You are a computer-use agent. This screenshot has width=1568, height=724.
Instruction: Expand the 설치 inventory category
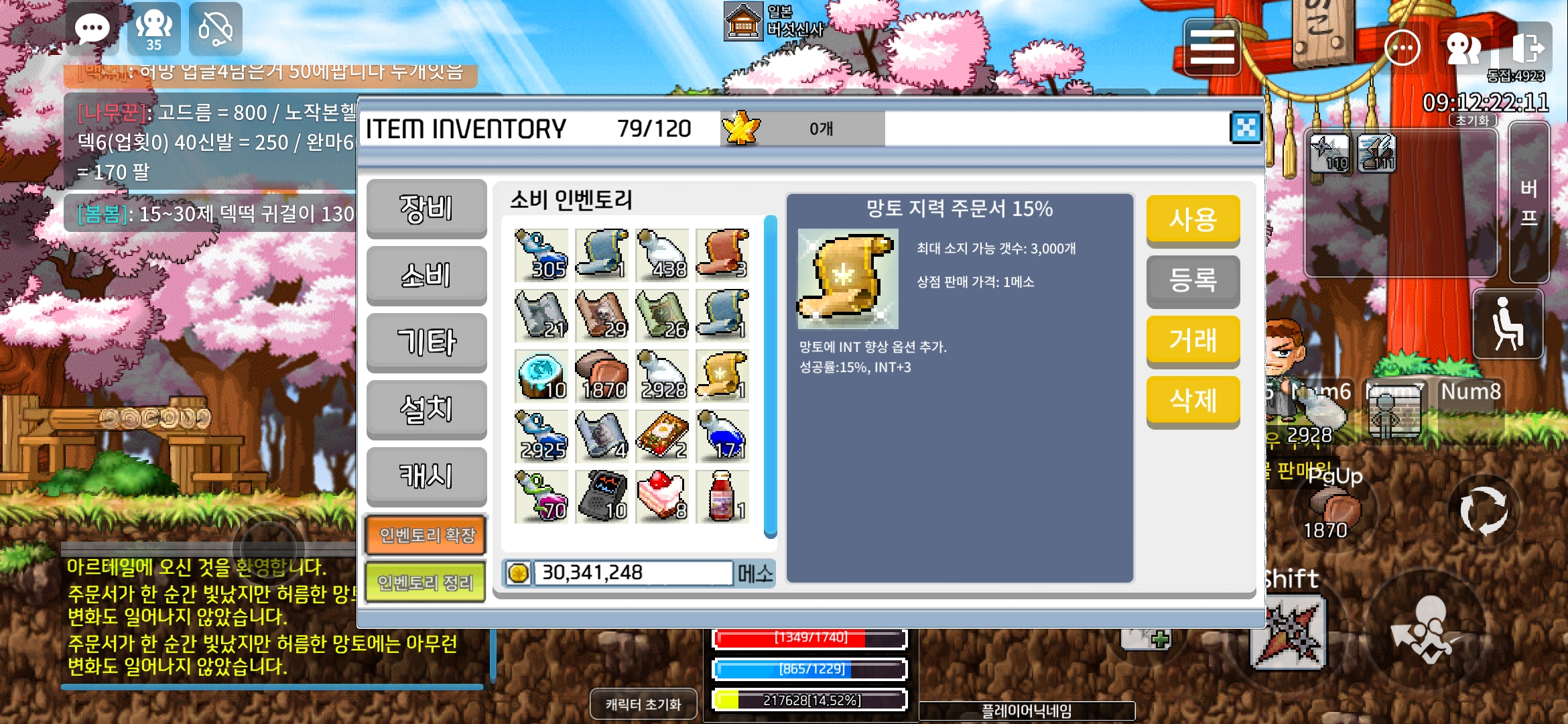point(426,409)
